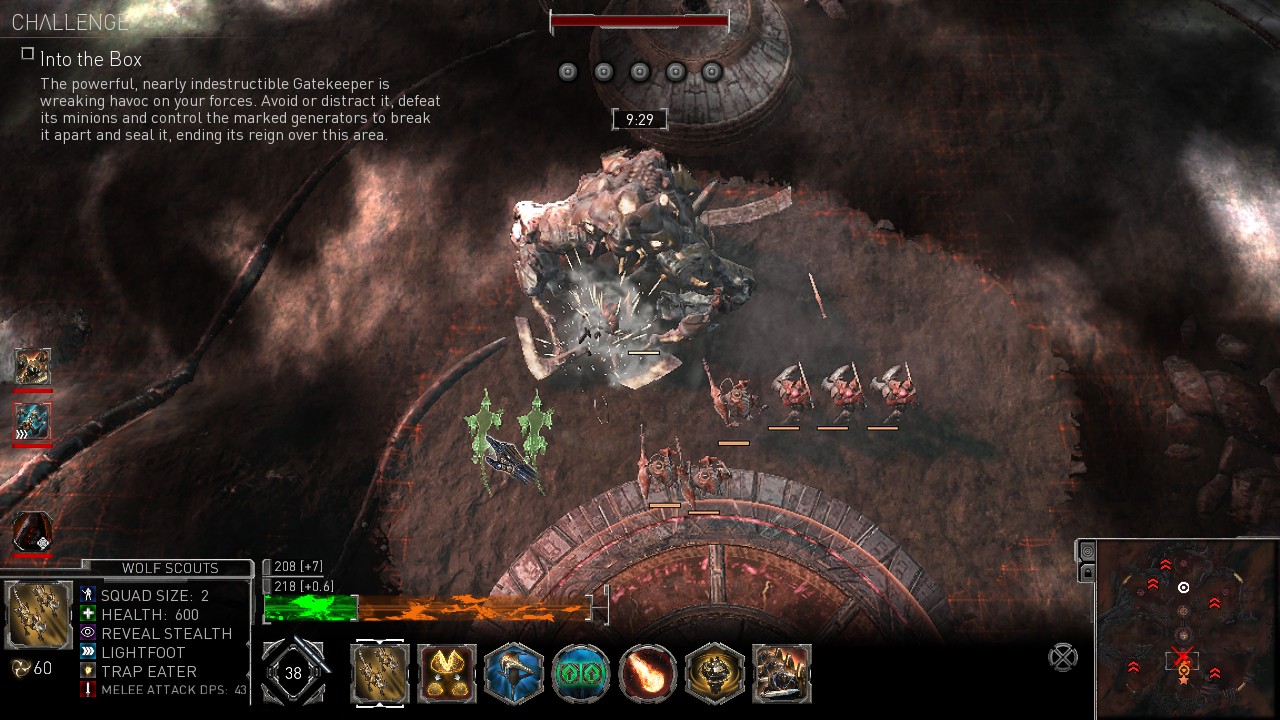Screen dimensions: 1280x720
Task: Pick the golden turret hexagon card
Action: [715, 673]
